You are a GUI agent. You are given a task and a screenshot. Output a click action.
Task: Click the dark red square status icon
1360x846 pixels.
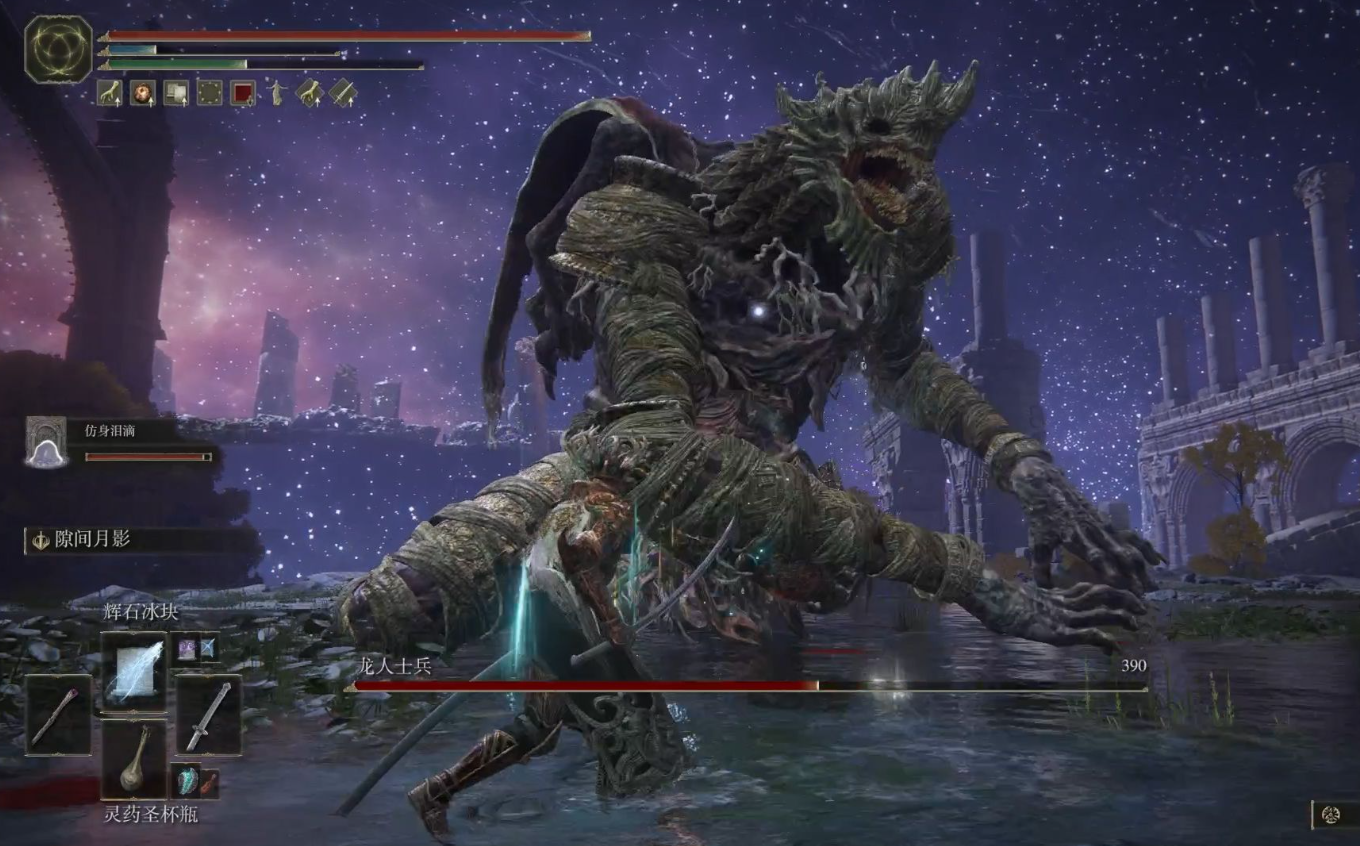pyautogui.click(x=242, y=93)
